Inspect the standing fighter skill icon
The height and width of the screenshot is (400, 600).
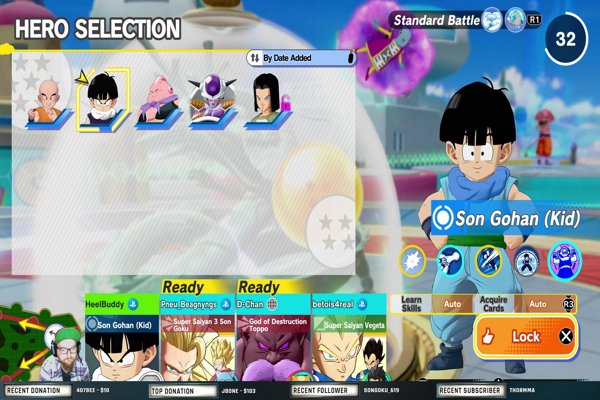[x=526, y=261]
